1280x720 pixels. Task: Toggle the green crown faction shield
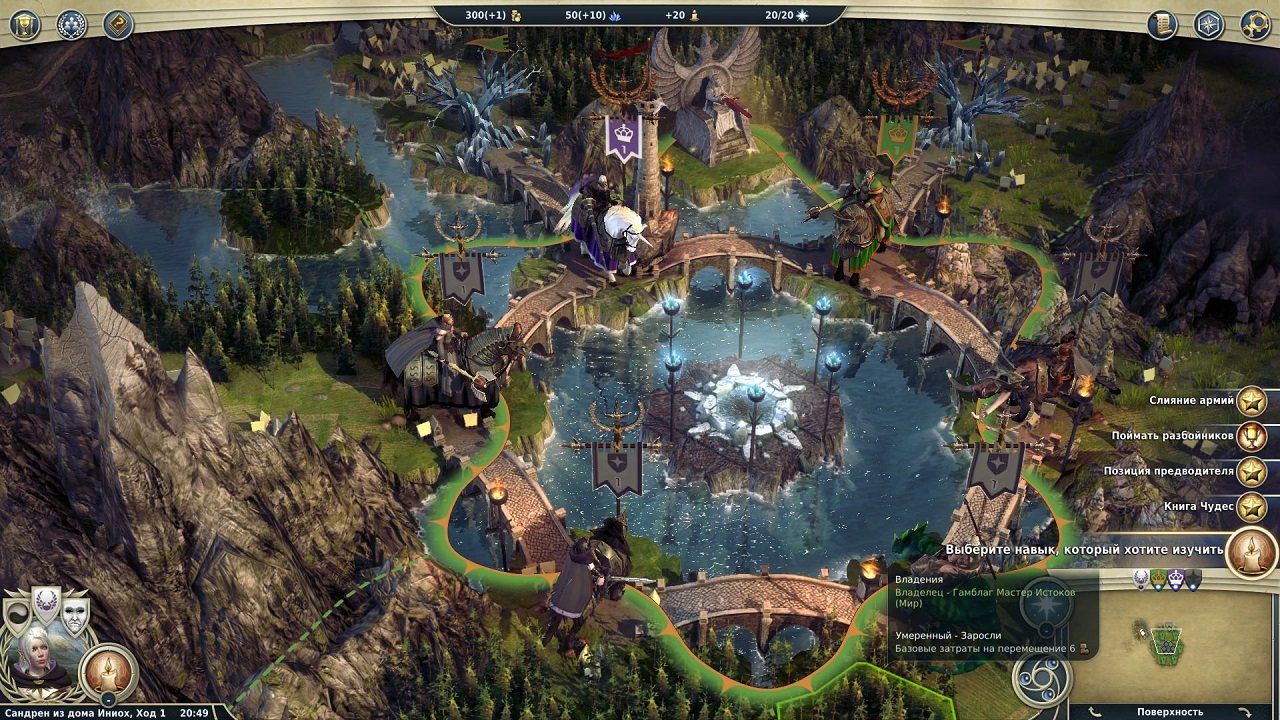coord(1158,580)
